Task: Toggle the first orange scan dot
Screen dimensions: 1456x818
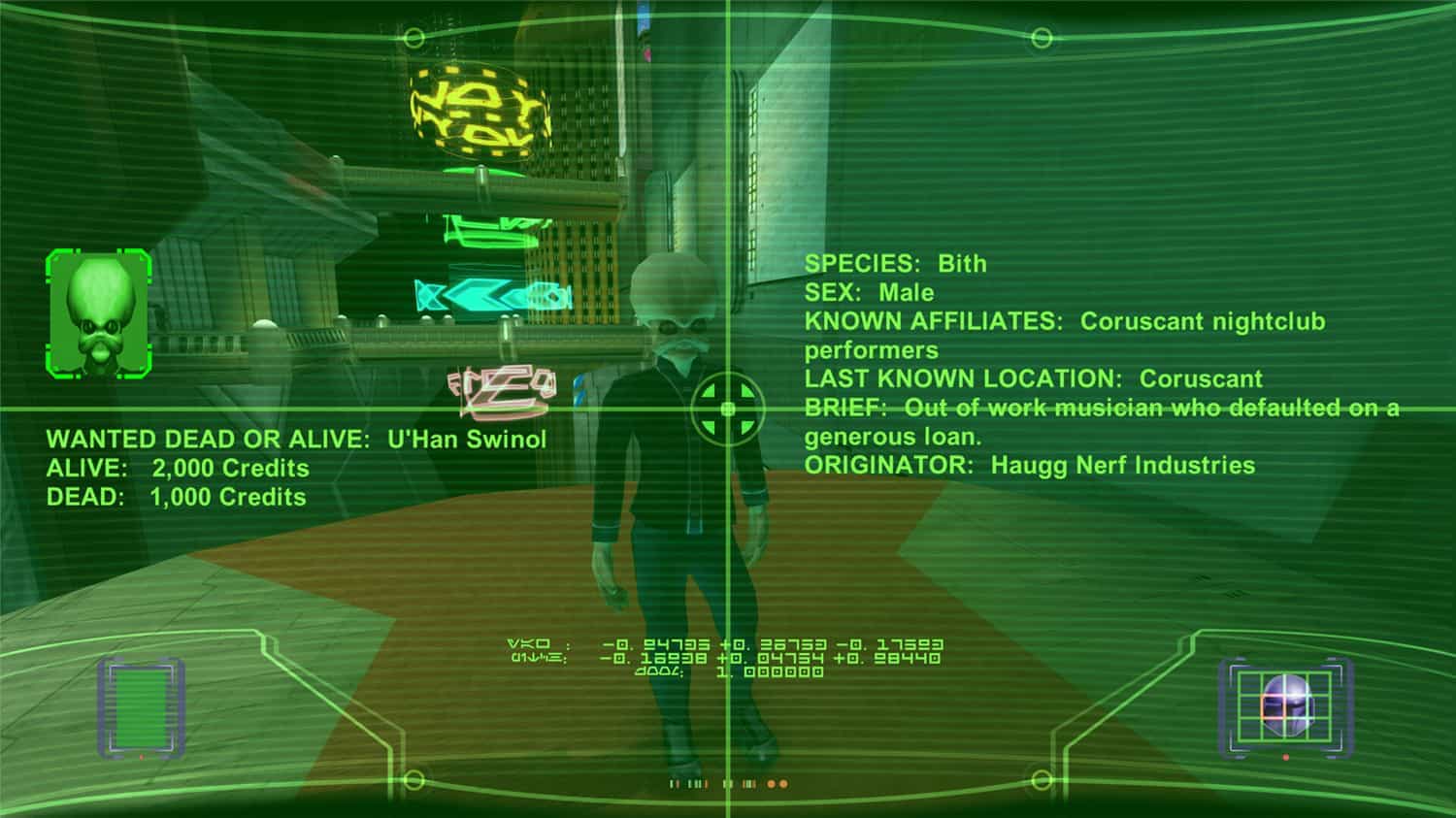Action: (x=772, y=784)
